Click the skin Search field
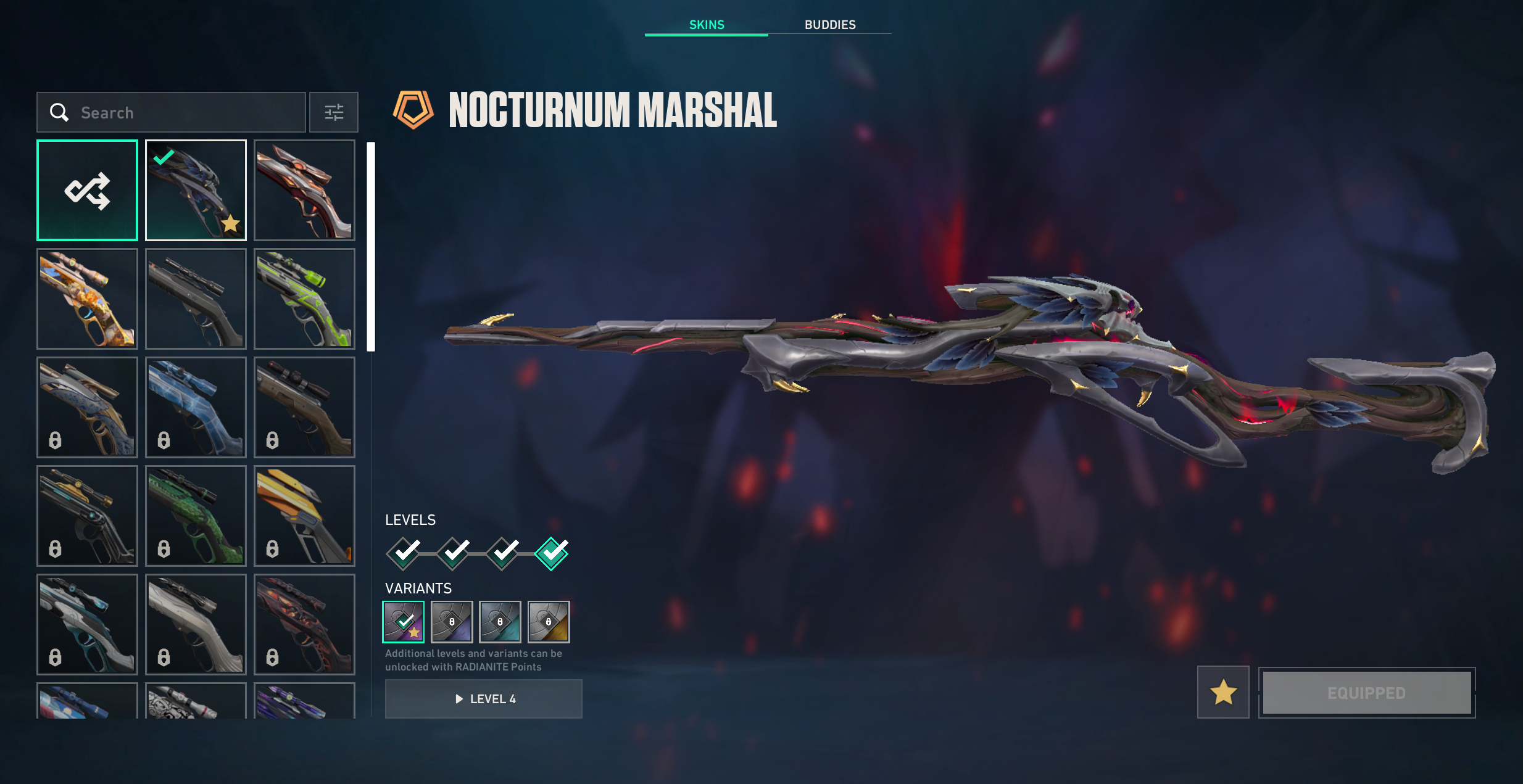Viewport: 1523px width, 784px height. (185, 112)
